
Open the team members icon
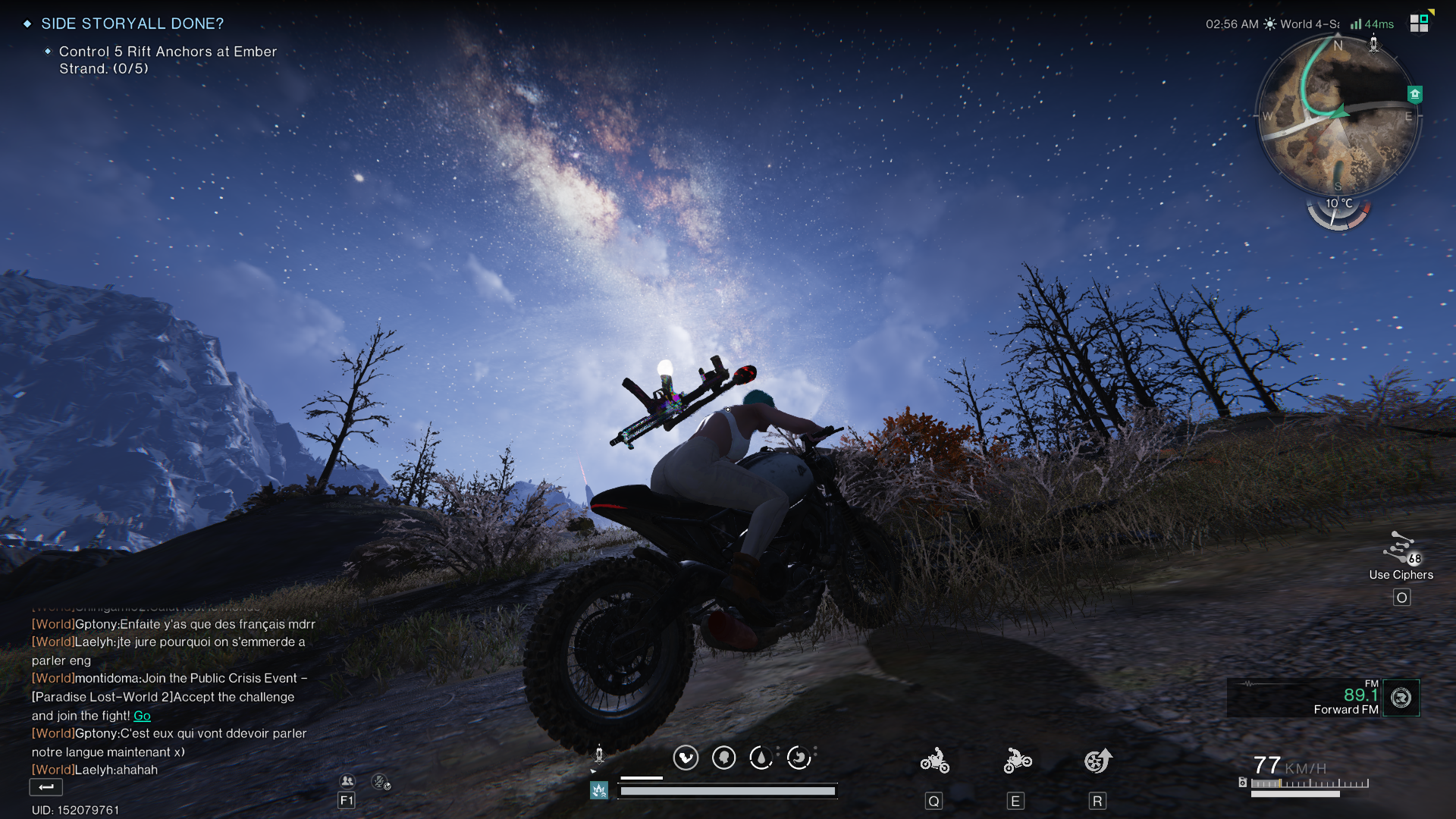coord(347,781)
